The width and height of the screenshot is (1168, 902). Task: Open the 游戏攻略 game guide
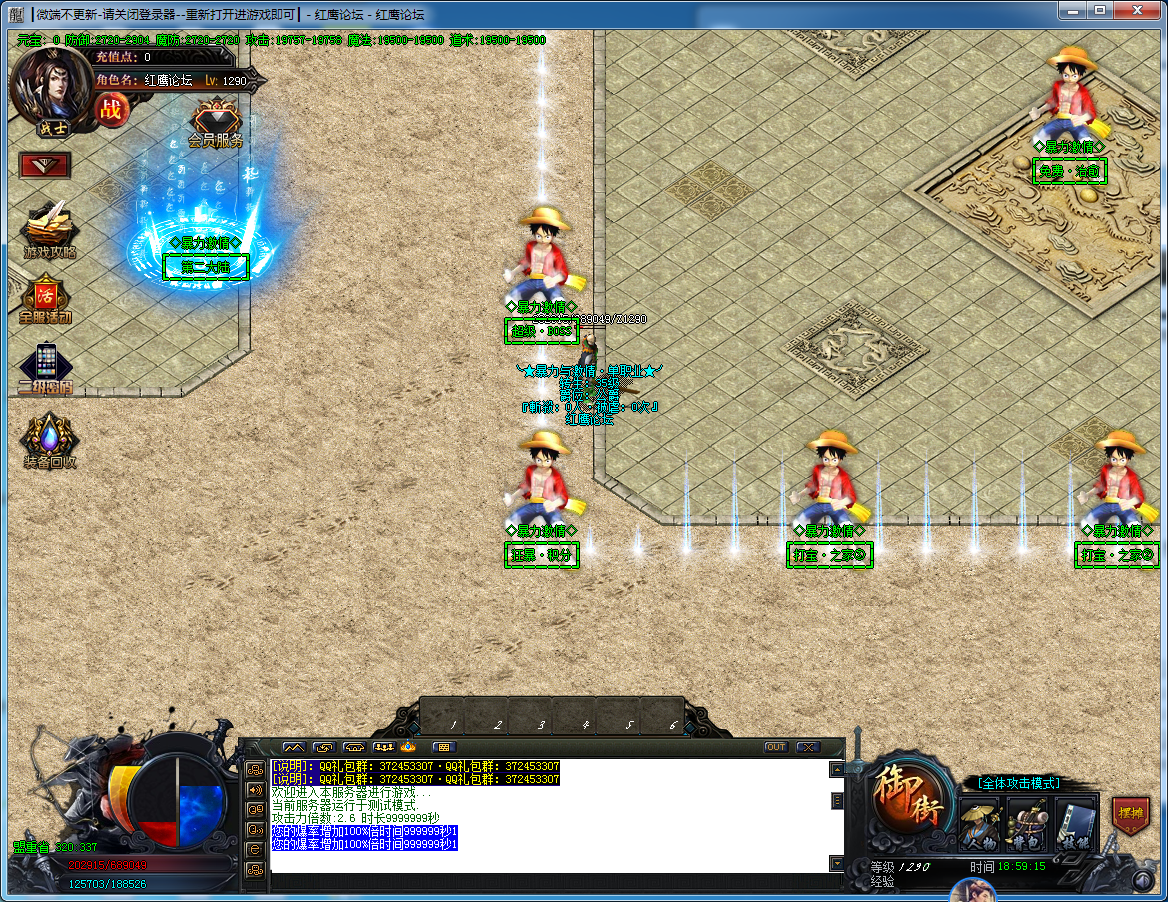[49, 228]
